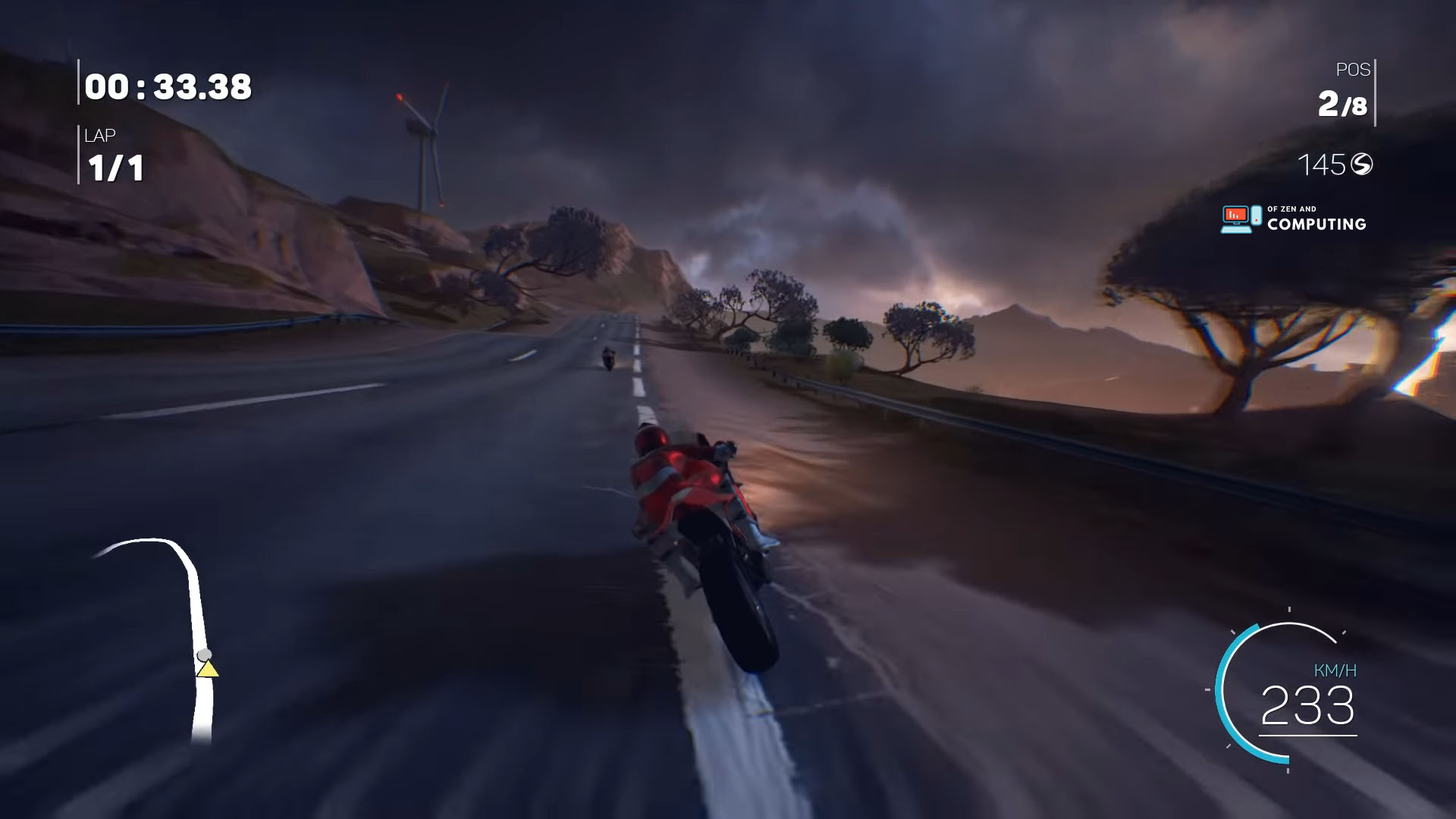The width and height of the screenshot is (1456, 819).
Task: Toggle the COMPUTING watermark overlay
Action: point(1317,224)
